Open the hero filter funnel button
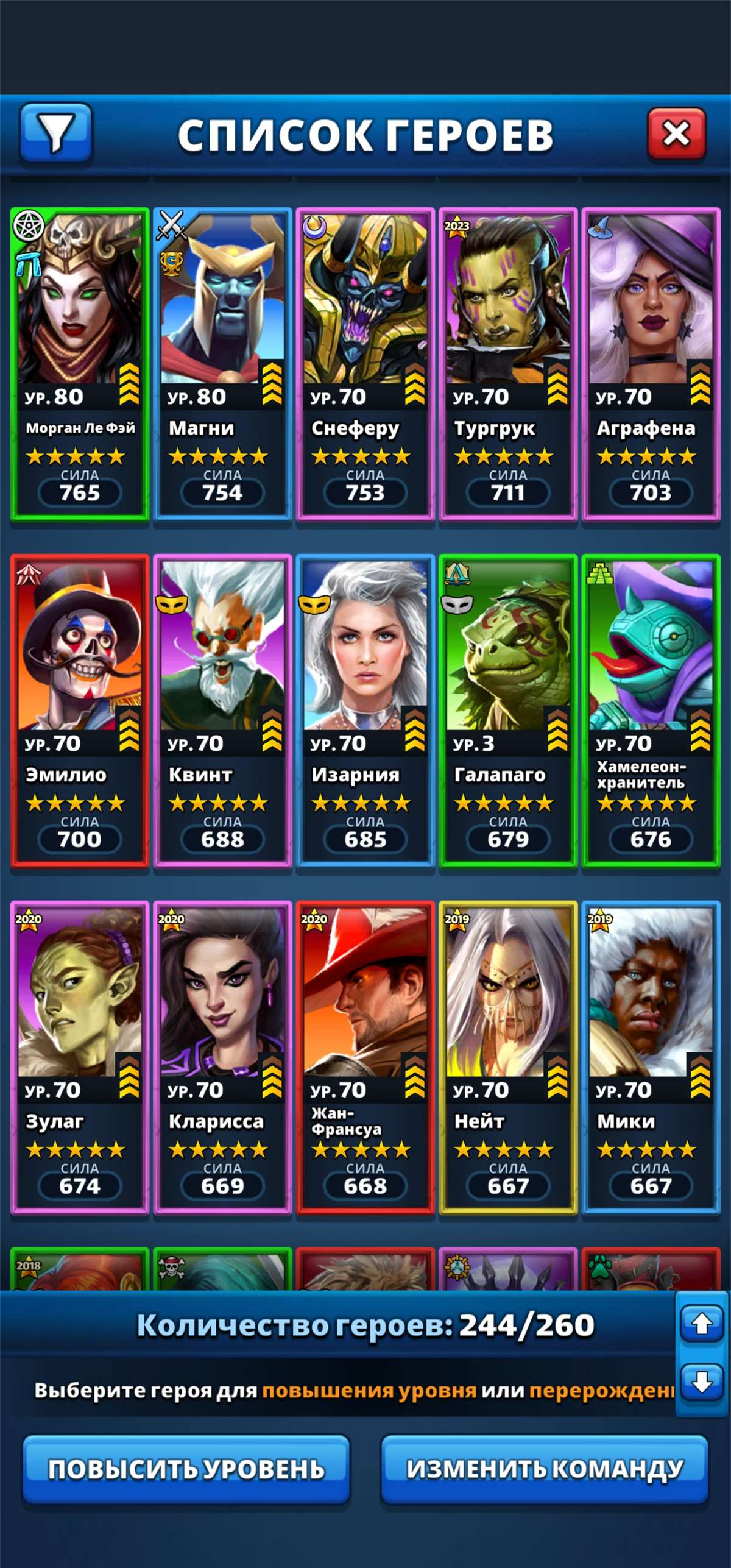The height and width of the screenshot is (1568, 731). click(x=56, y=133)
